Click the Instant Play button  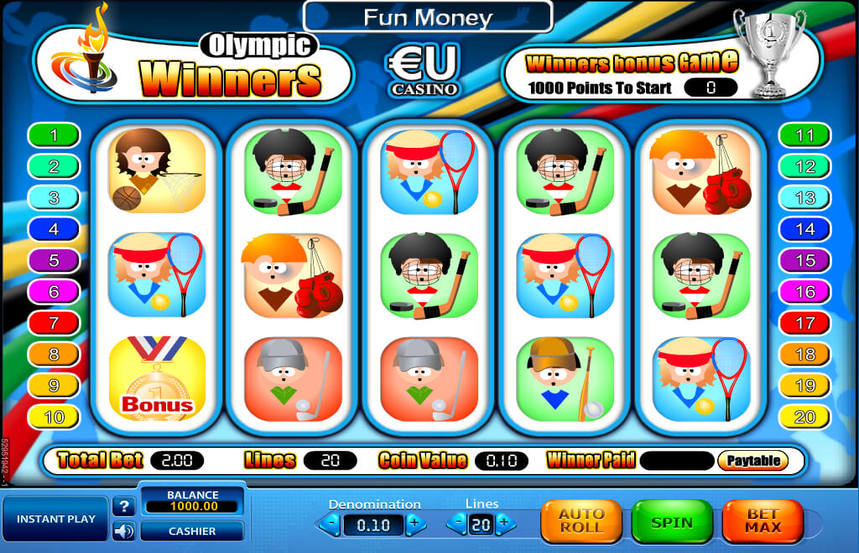[55, 519]
